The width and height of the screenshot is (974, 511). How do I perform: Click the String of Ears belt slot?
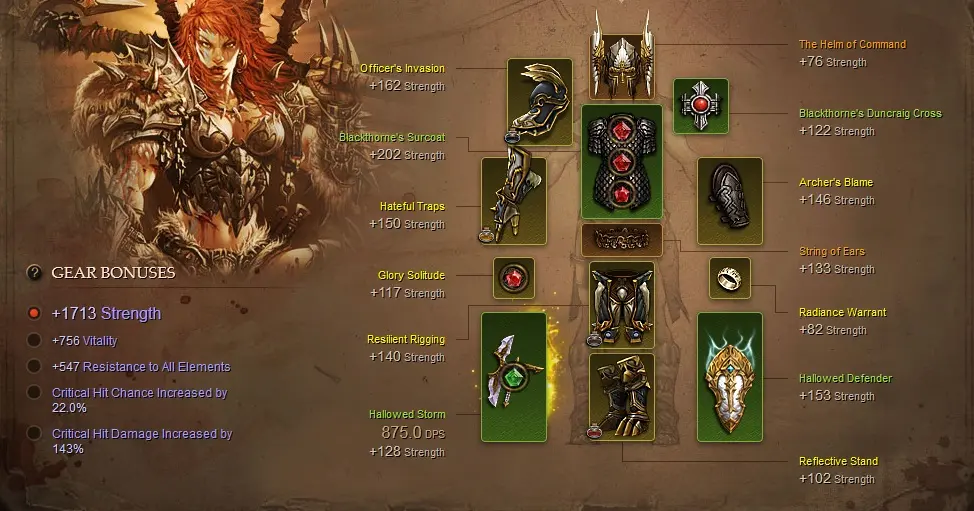tap(621, 240)
